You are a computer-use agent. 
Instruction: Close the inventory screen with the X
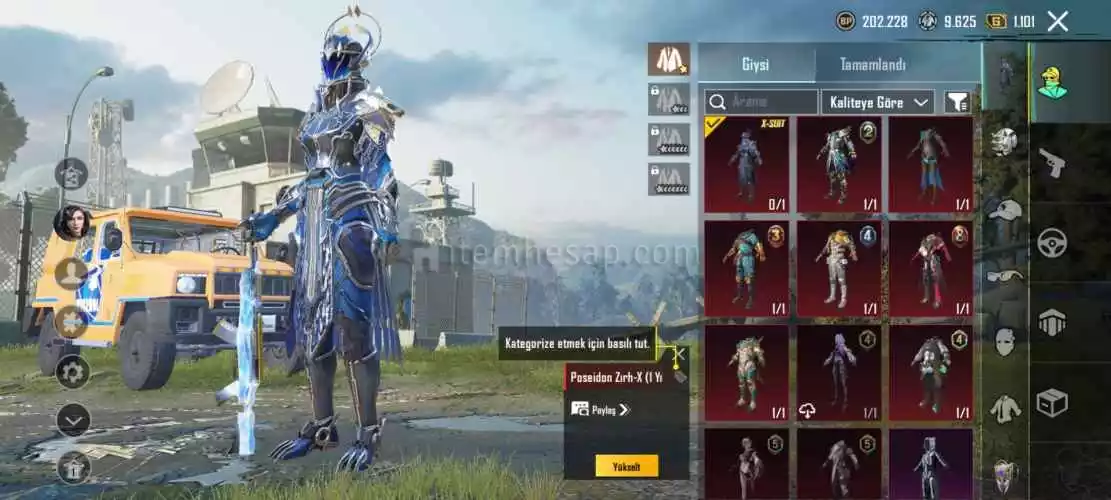[x=1057, y=21]
